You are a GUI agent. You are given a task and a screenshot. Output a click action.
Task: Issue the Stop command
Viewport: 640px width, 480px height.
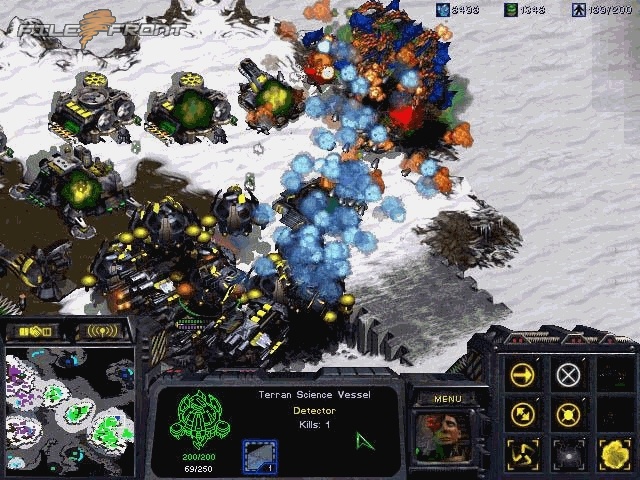(x=568, y=375)
